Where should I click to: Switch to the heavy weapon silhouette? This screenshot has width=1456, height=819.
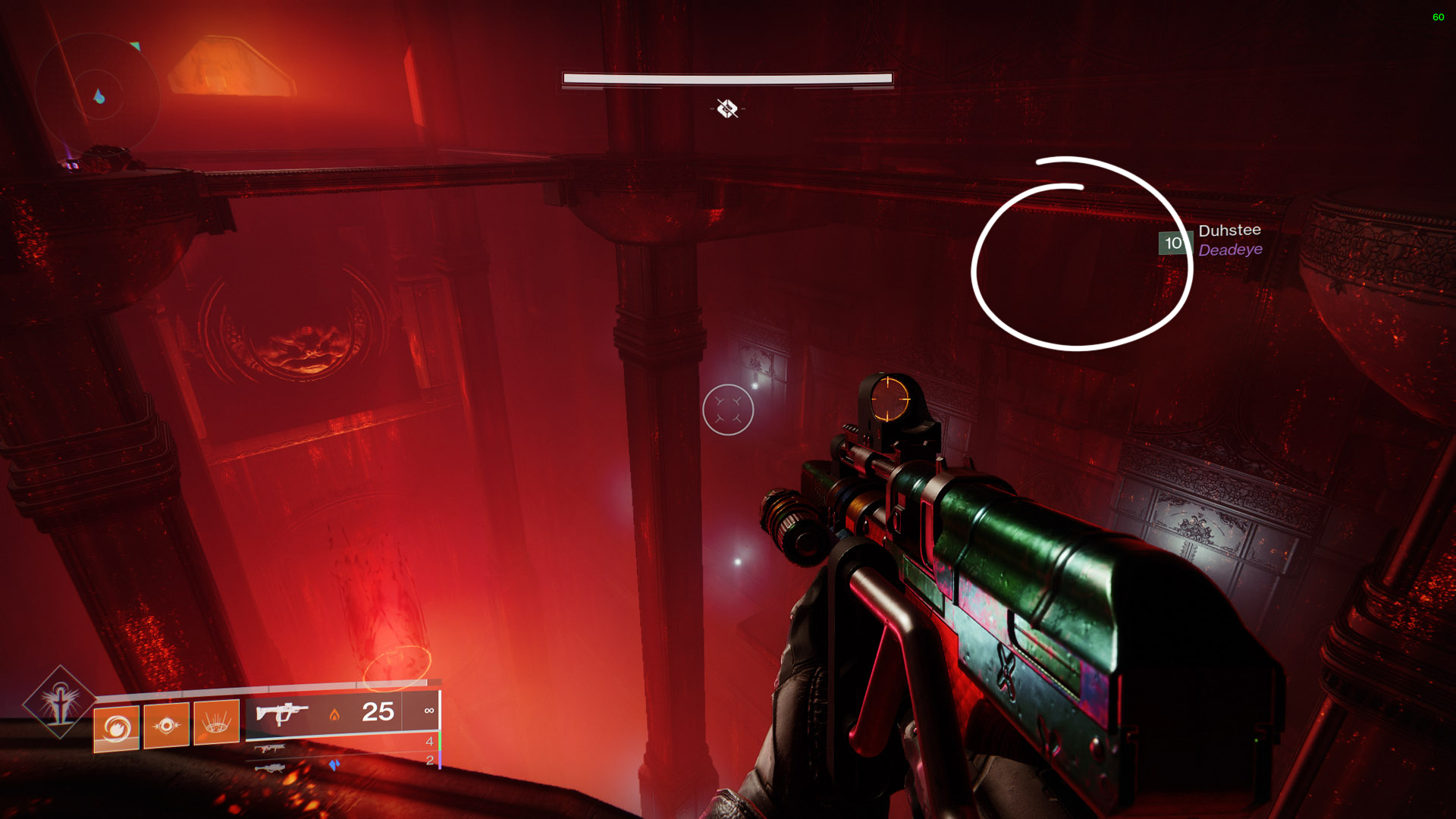coord(271,768)
